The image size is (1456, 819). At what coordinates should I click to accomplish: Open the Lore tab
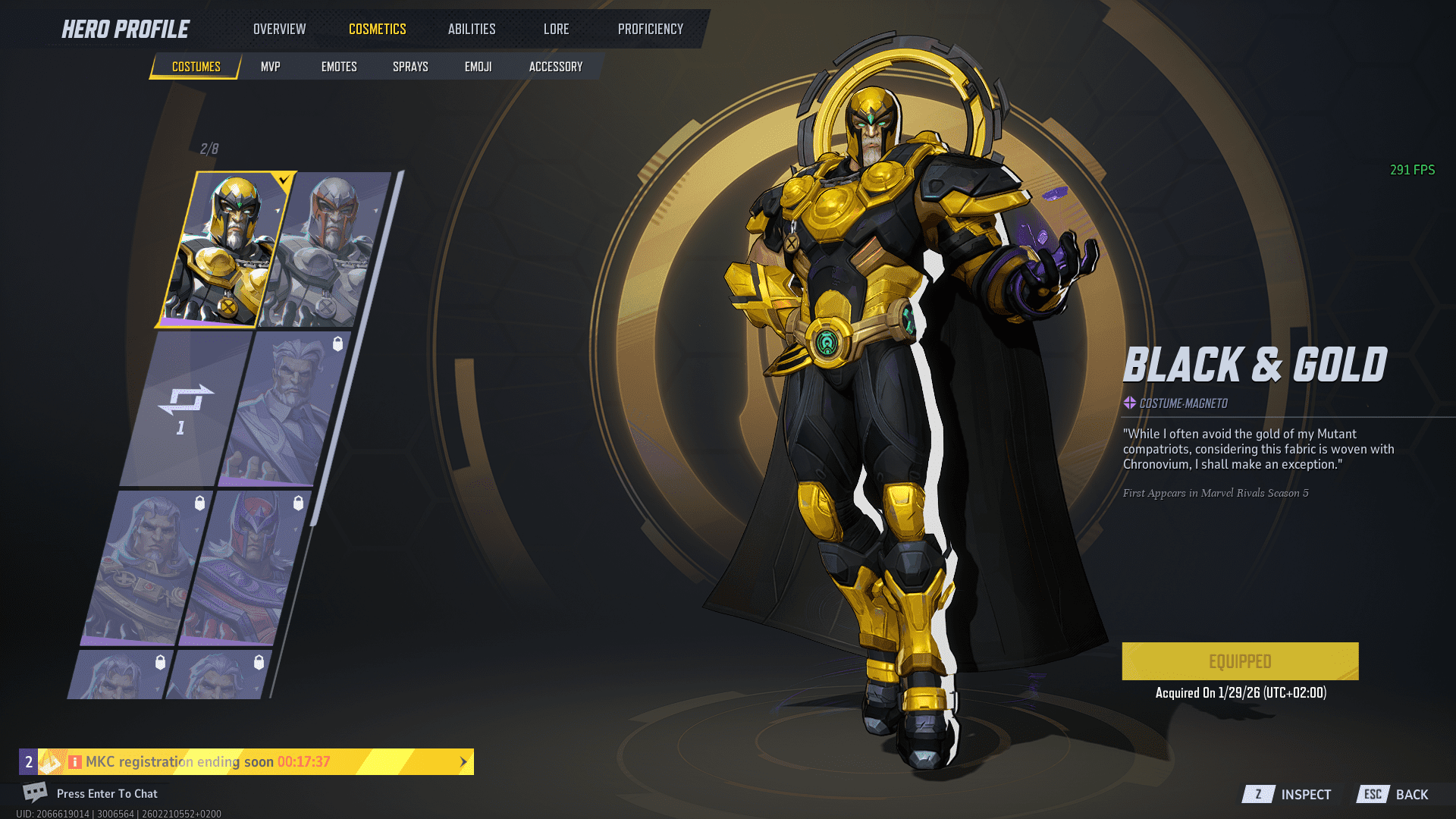click(556, 29)
